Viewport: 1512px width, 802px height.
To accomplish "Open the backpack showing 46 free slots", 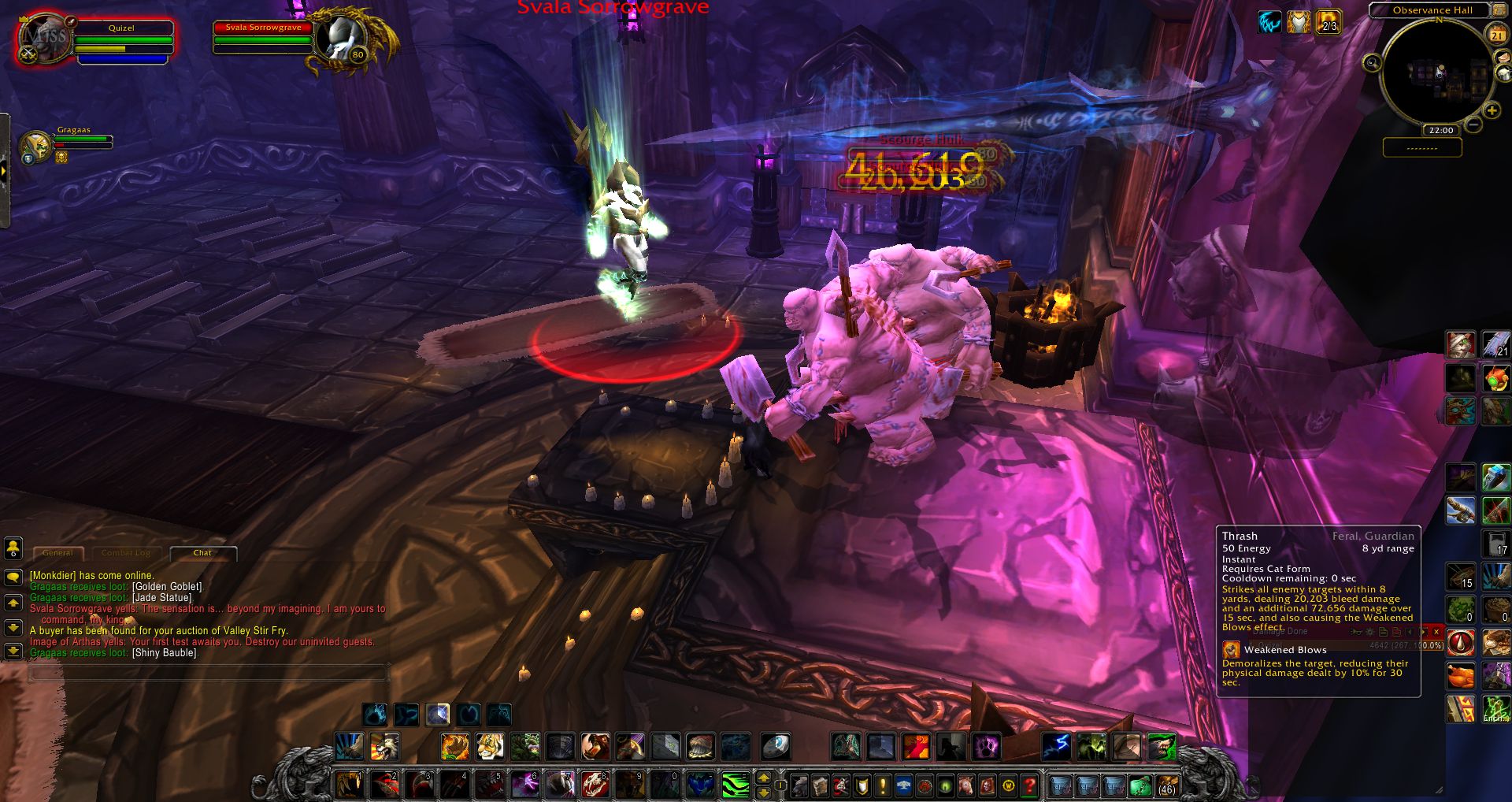I will (1165, 785).
